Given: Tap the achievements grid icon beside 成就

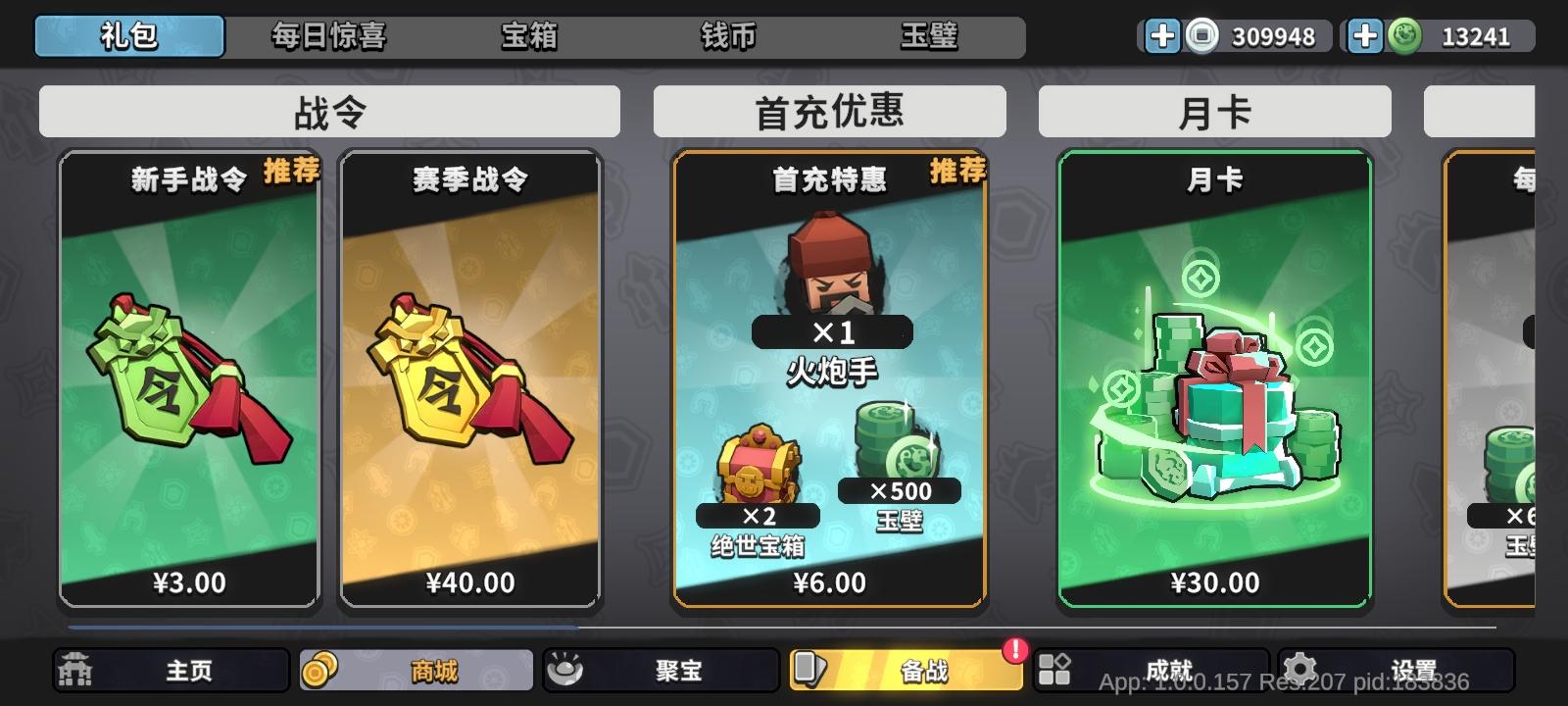Looking at the screenshot, I should click(1054, 671).
